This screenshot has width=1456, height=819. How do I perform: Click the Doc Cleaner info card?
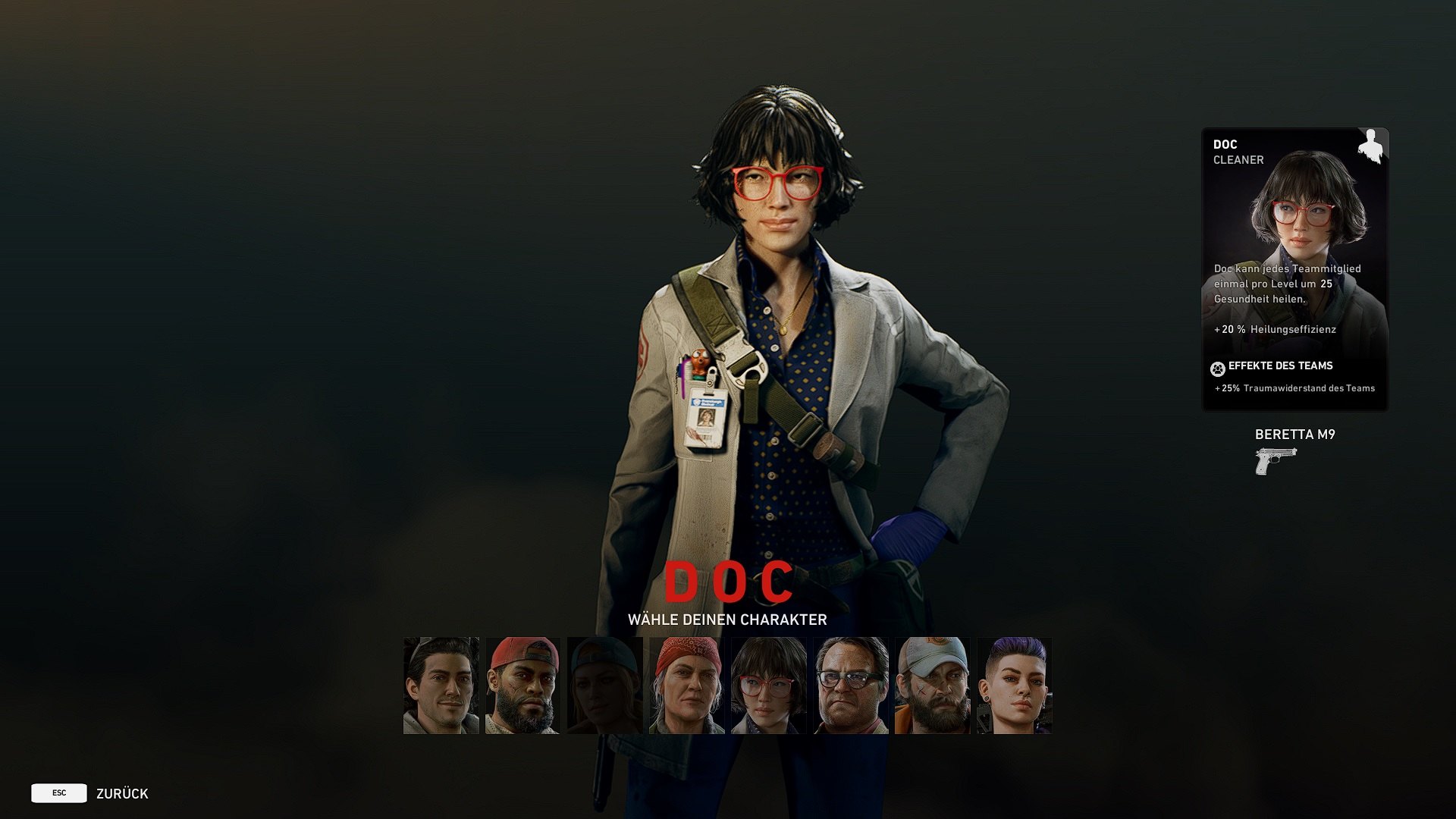[x=1294, y=270]
